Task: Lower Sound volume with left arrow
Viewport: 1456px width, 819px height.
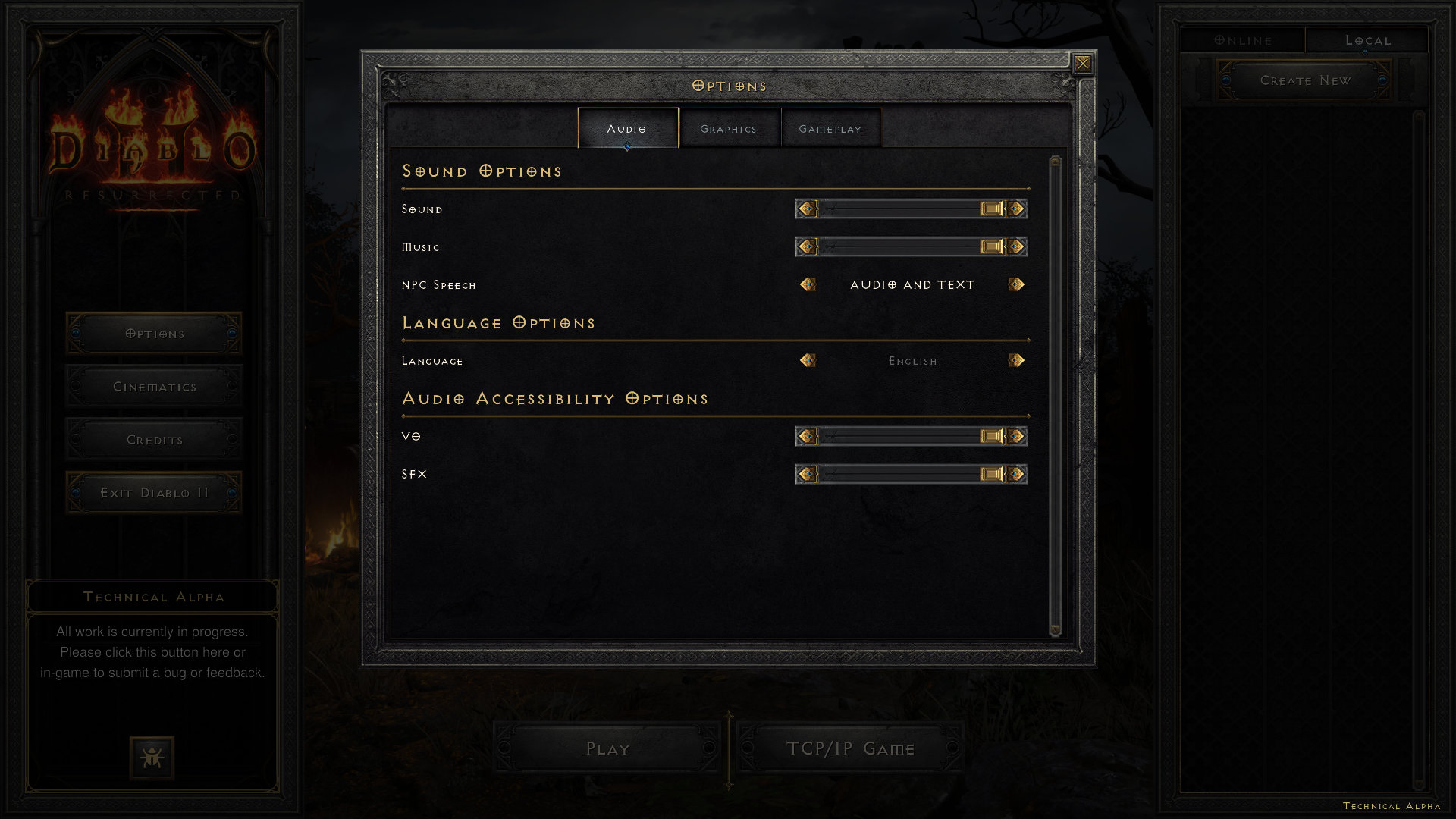Action: 807,209
